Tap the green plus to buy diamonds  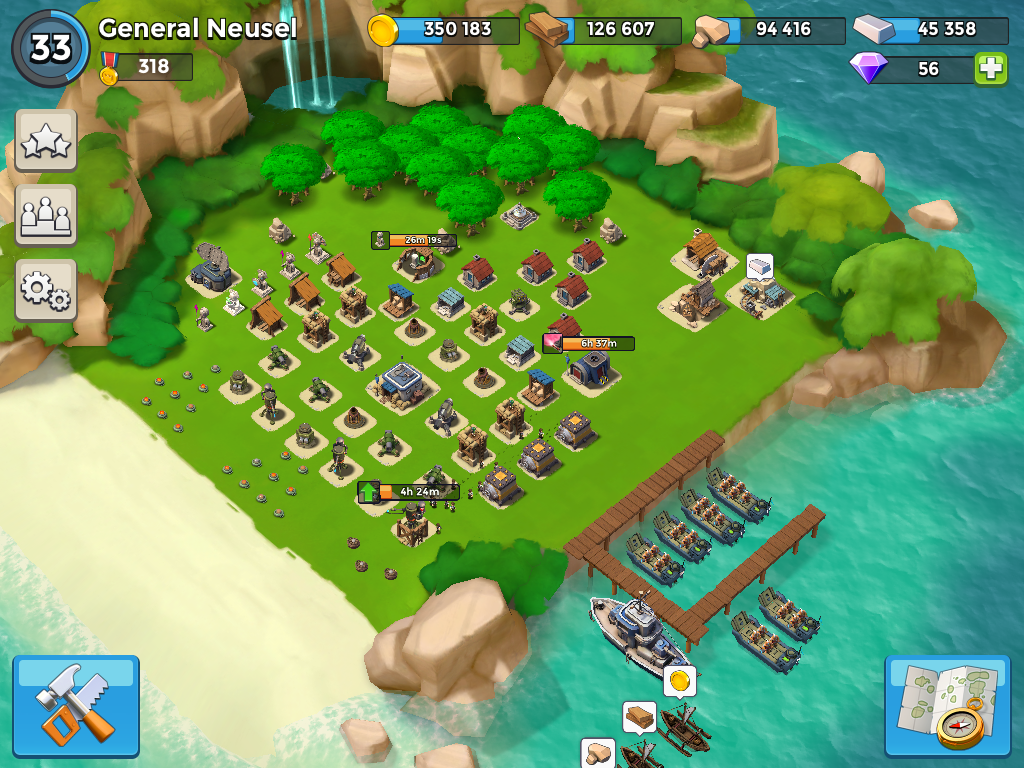990,68
